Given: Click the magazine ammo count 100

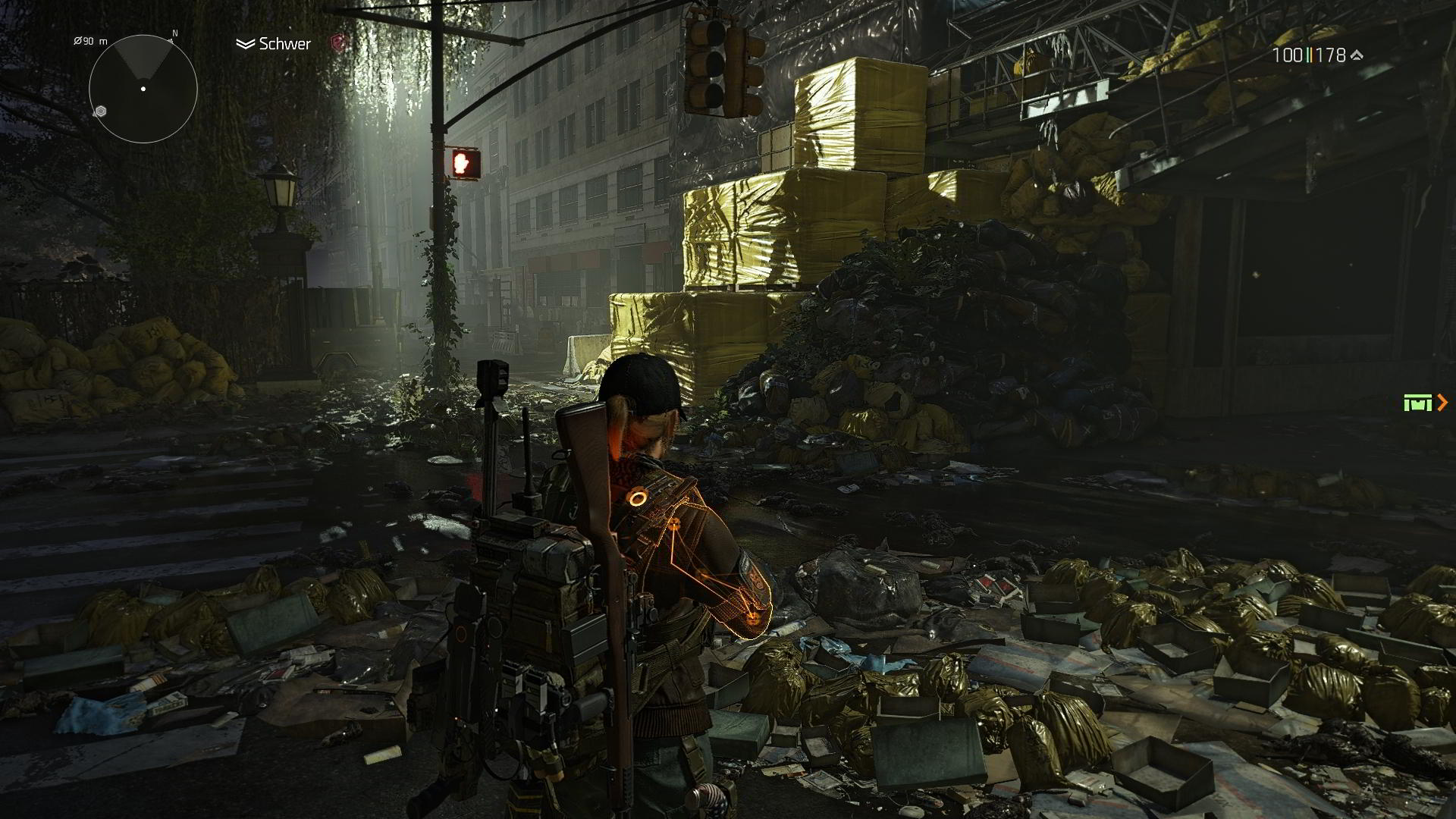Looking at the screenshot, I should point(1288,55).
